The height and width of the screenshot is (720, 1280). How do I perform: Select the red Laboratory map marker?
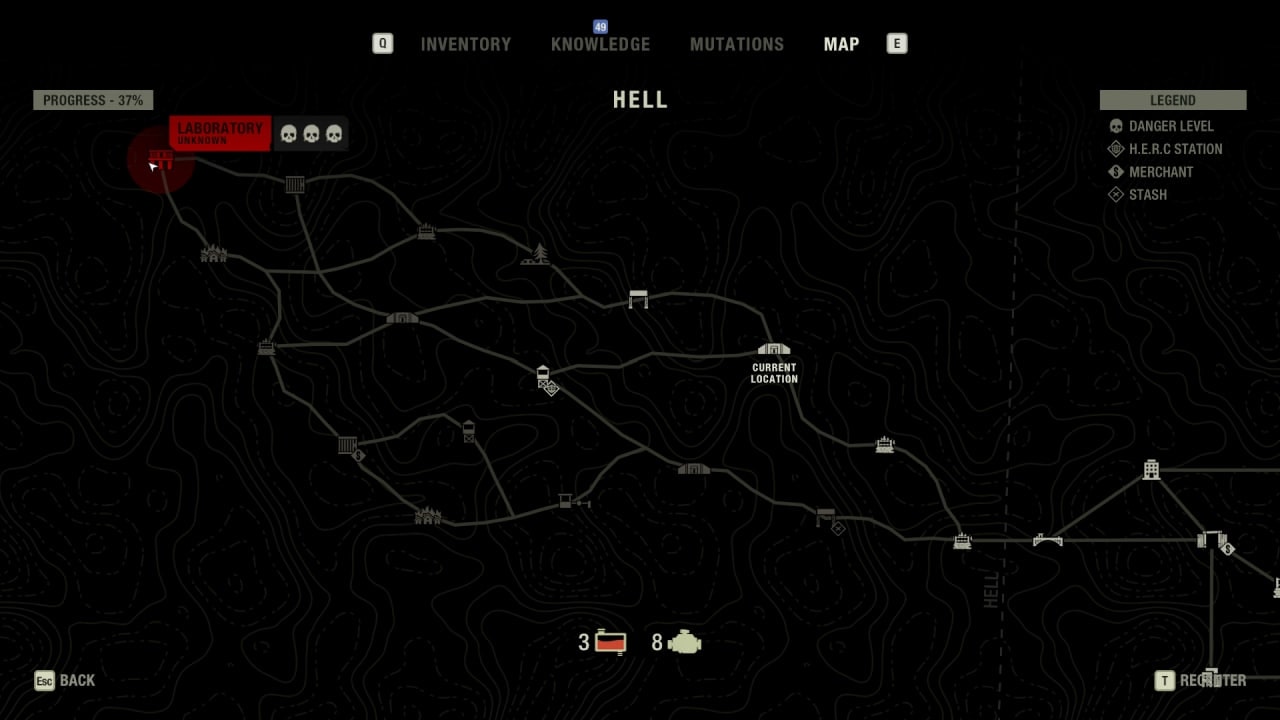pyautogui.click(x=160, y=160)
